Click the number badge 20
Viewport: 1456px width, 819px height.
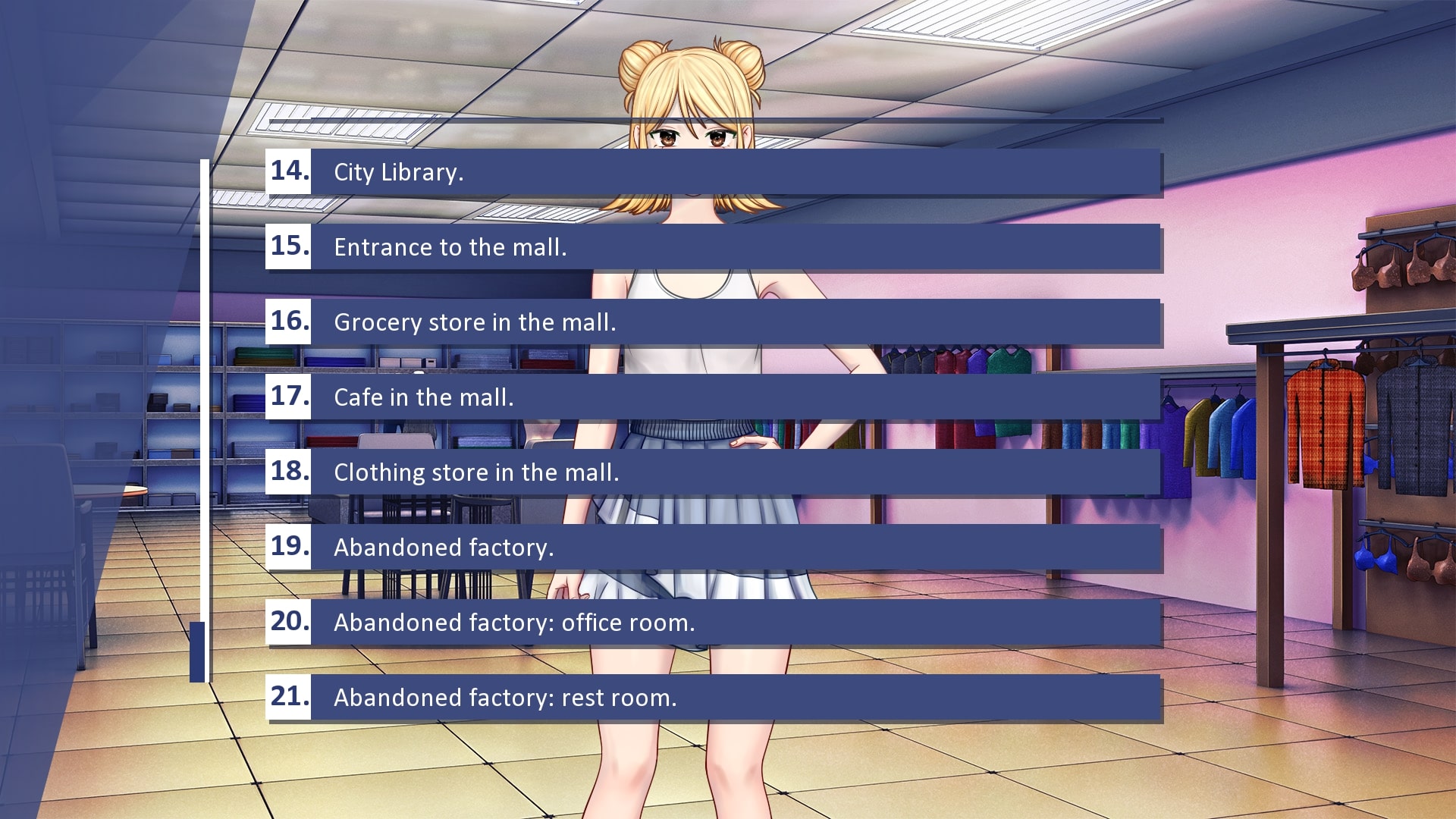pos(290,623)
